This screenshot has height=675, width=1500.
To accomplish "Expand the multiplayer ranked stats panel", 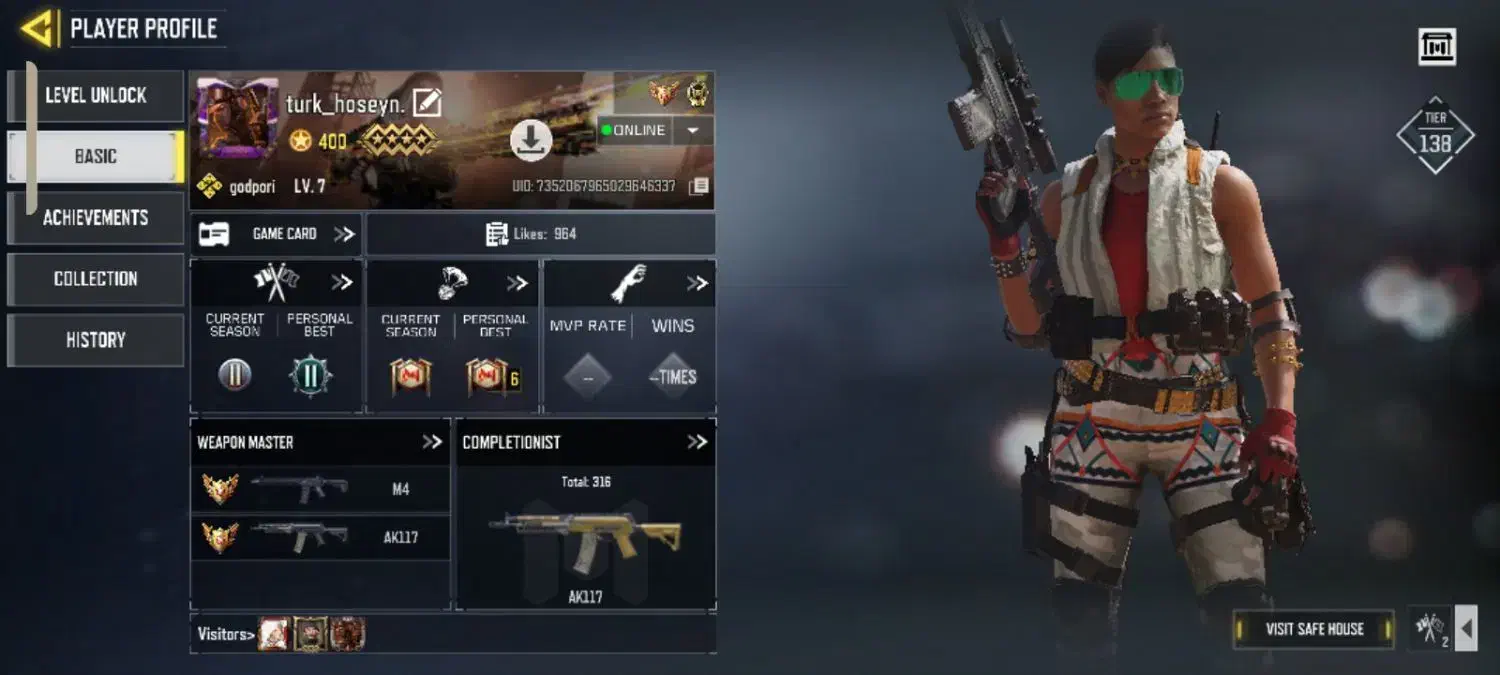I will pyautogui.click(x=342, y=283).
